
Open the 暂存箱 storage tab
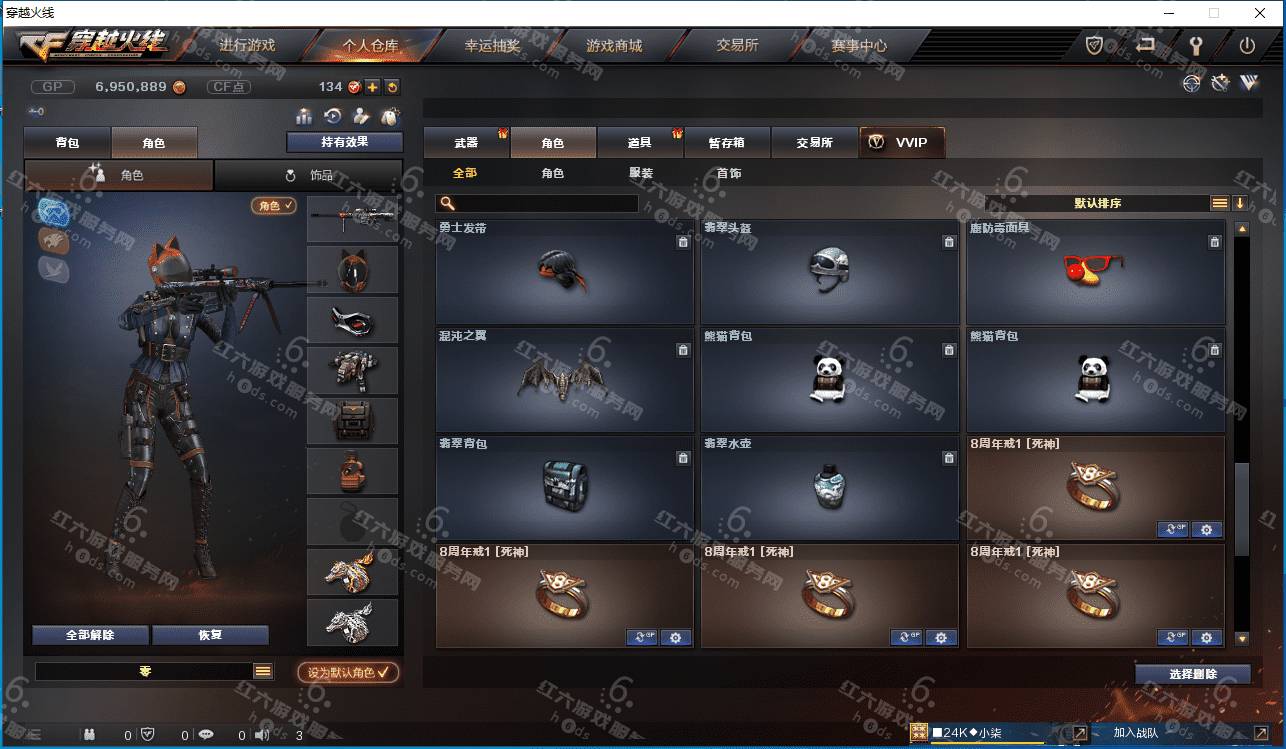727,143
